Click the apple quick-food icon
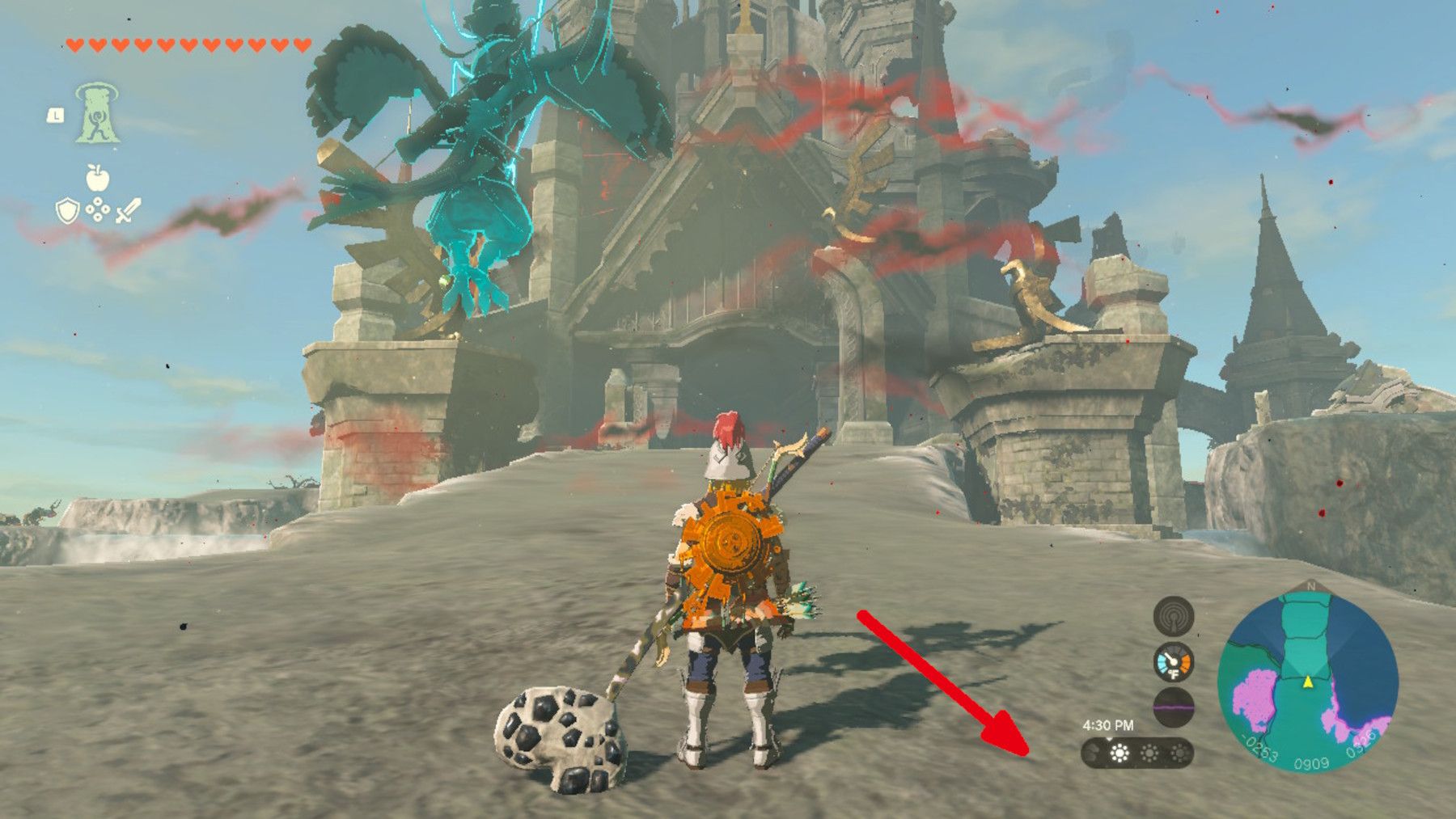 pyautogui.click(x=98, y=177)
